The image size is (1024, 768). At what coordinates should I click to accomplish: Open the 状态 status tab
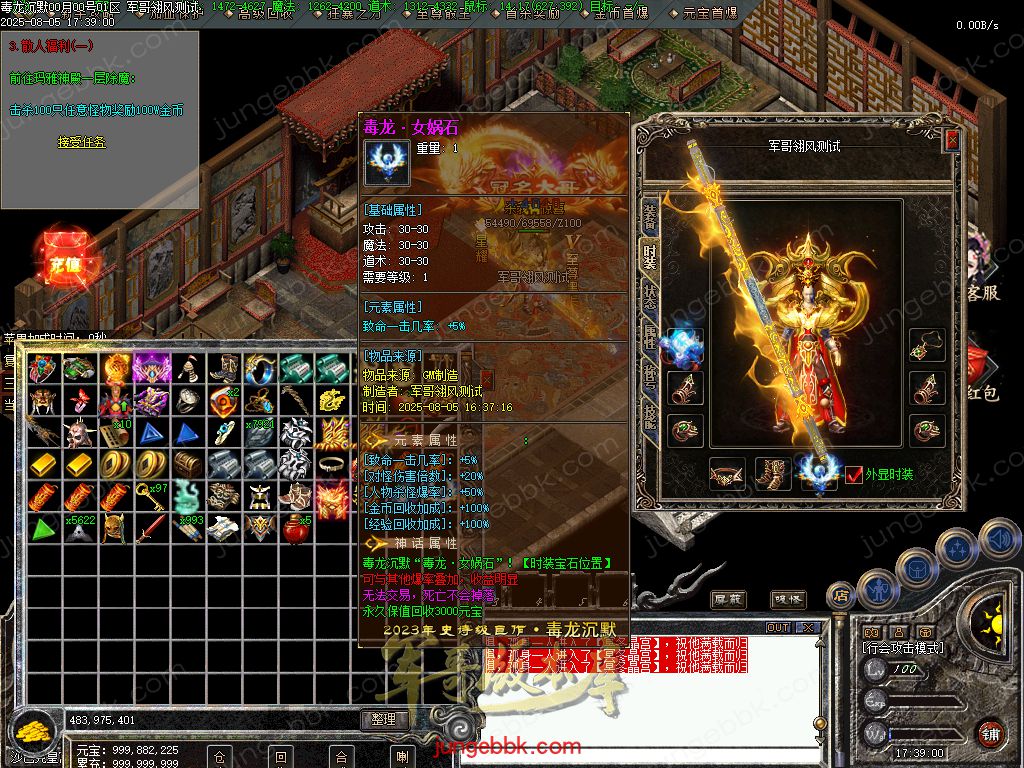649,296
